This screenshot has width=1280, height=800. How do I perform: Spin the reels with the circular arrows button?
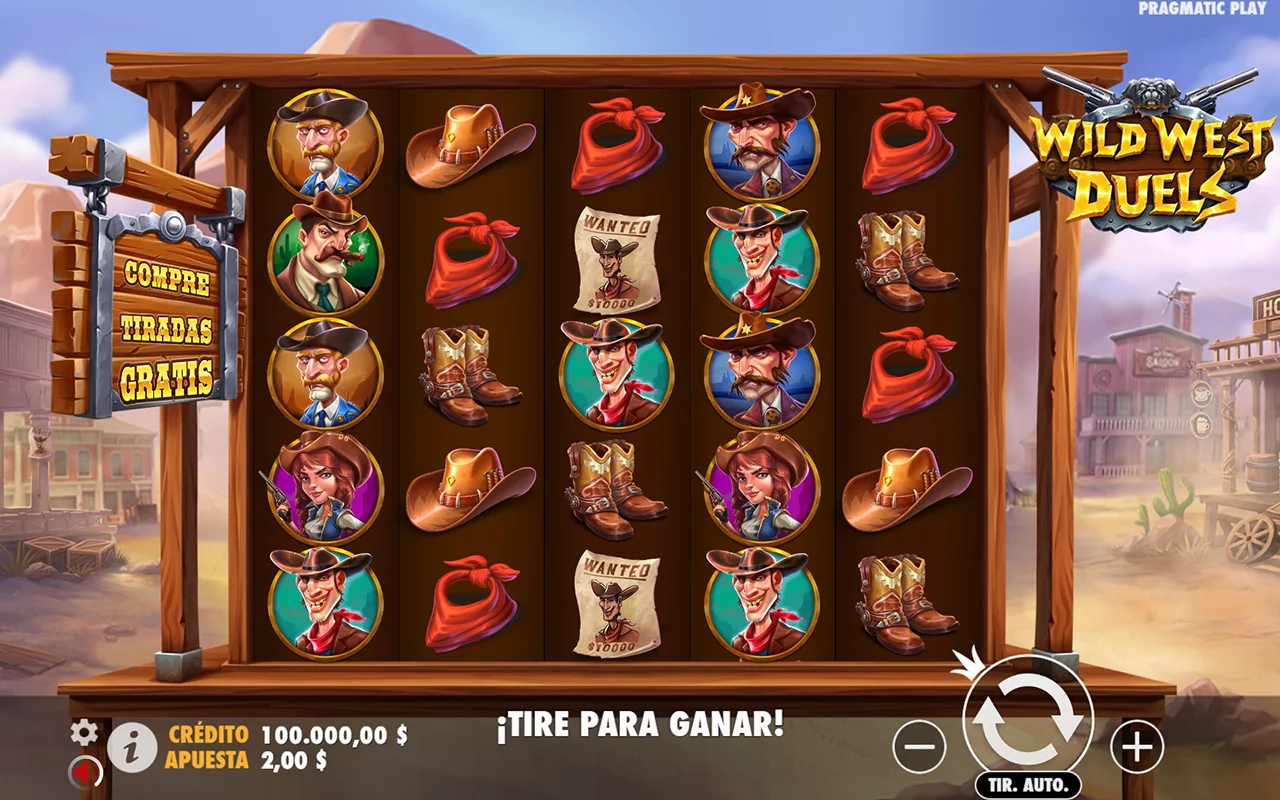(1027, 722)
